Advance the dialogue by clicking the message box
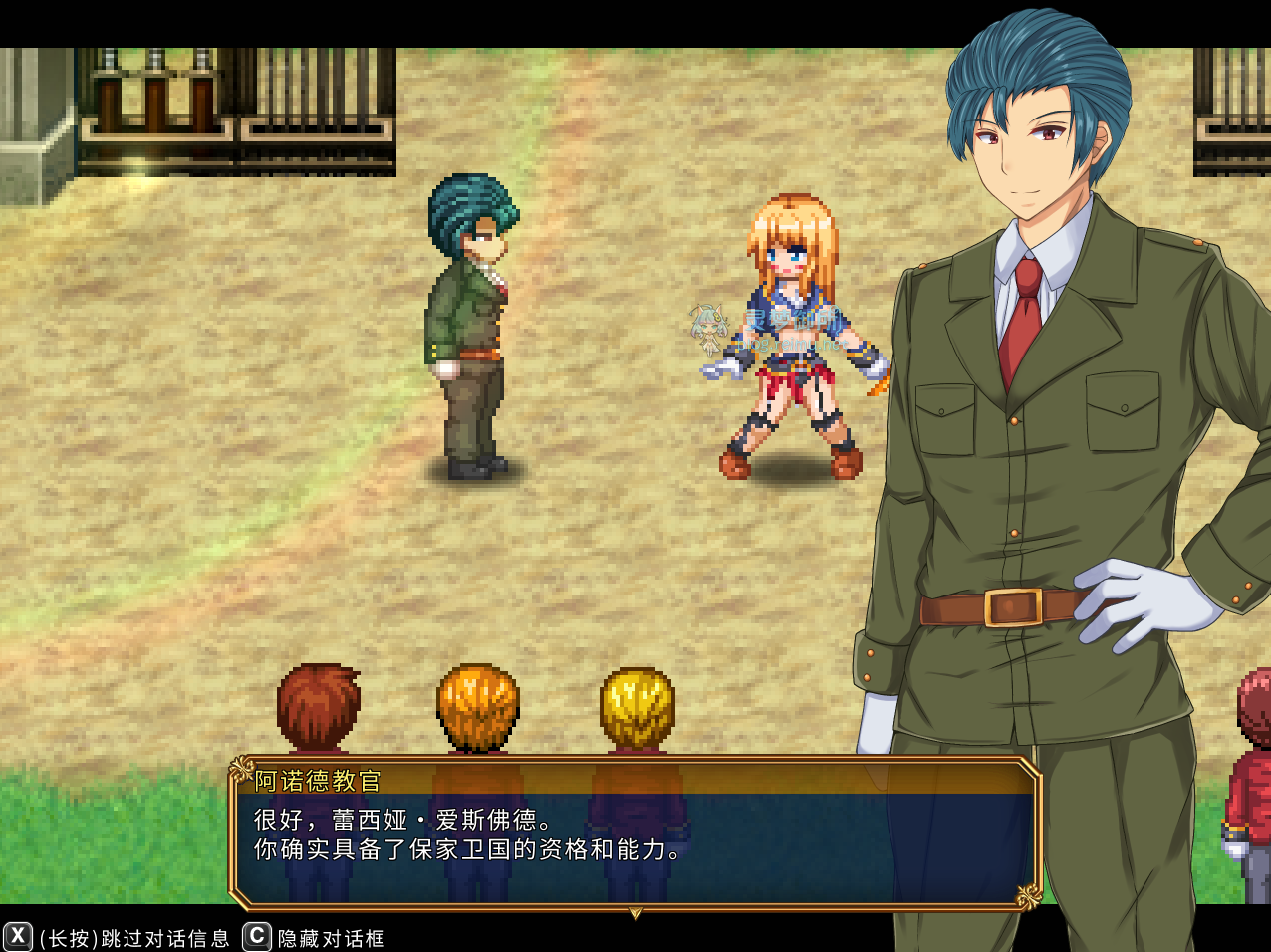 pyautogui.click(x=635, y=836)
